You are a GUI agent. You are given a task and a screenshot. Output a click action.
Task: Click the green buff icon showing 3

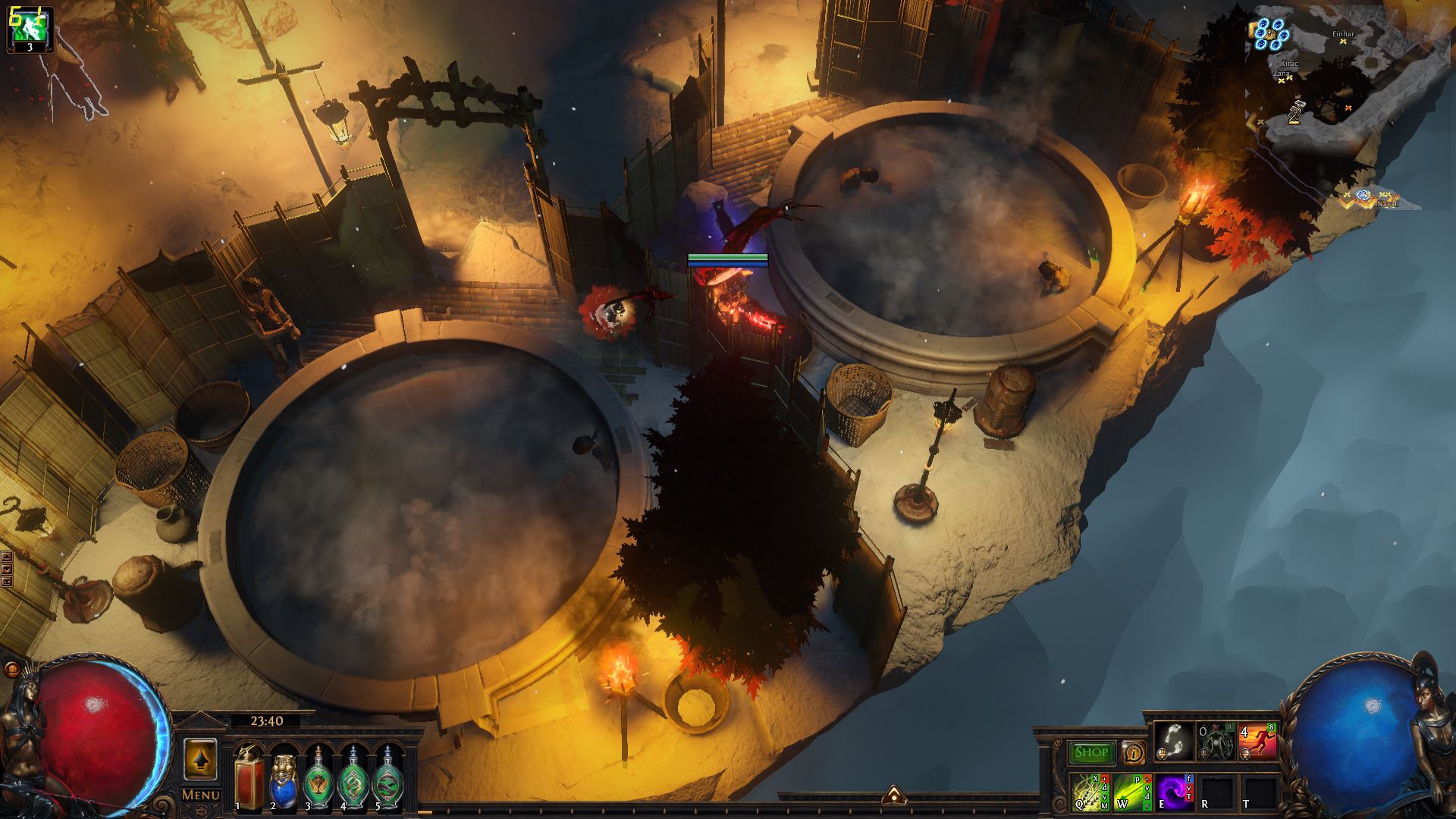pos(30,30)
